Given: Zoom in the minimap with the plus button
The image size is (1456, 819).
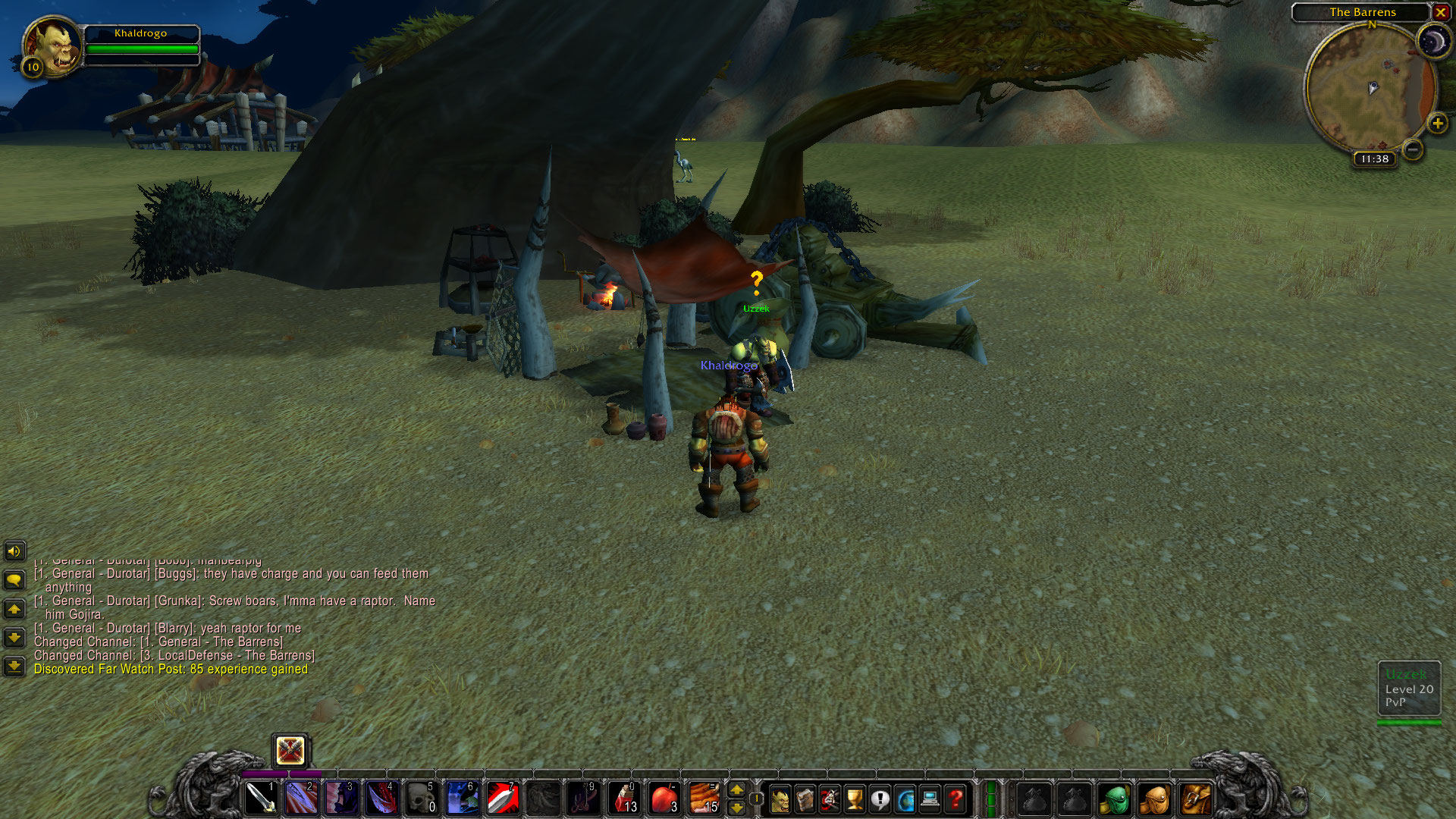Looking at the screenshot, I should coord(1439,123).
